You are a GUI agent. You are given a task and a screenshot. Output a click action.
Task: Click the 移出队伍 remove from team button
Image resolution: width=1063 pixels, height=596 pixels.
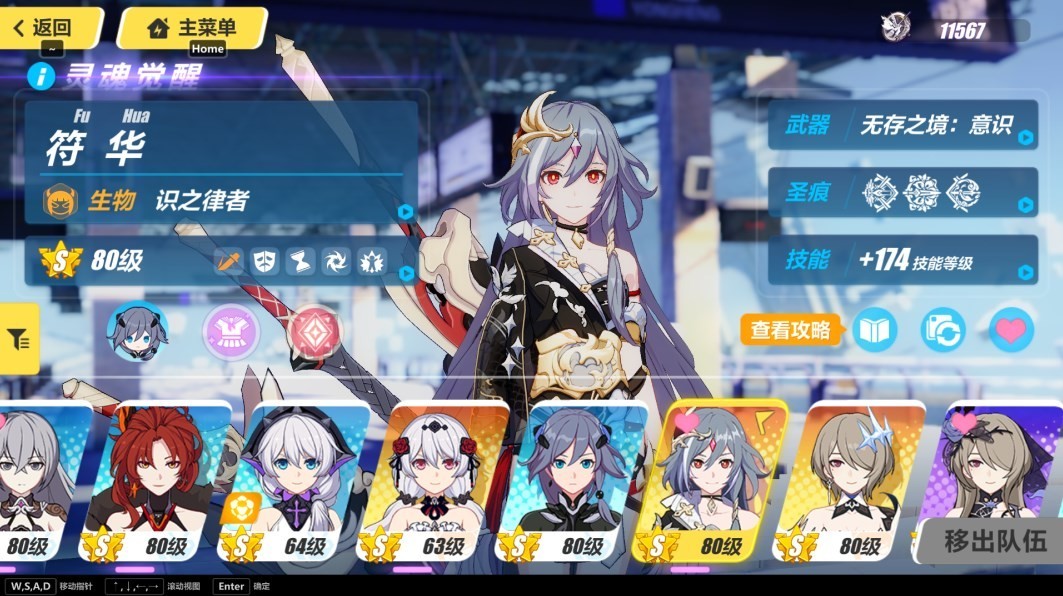point(995,541)
